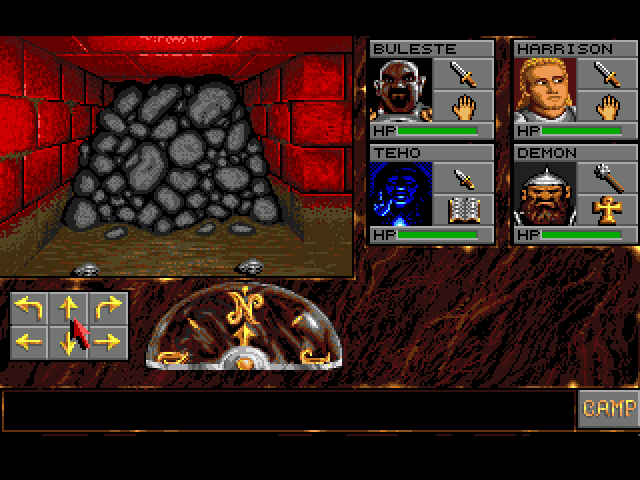Use Demon's holy symbol
This screenshot has height=480, width=640.
[606, 210]
